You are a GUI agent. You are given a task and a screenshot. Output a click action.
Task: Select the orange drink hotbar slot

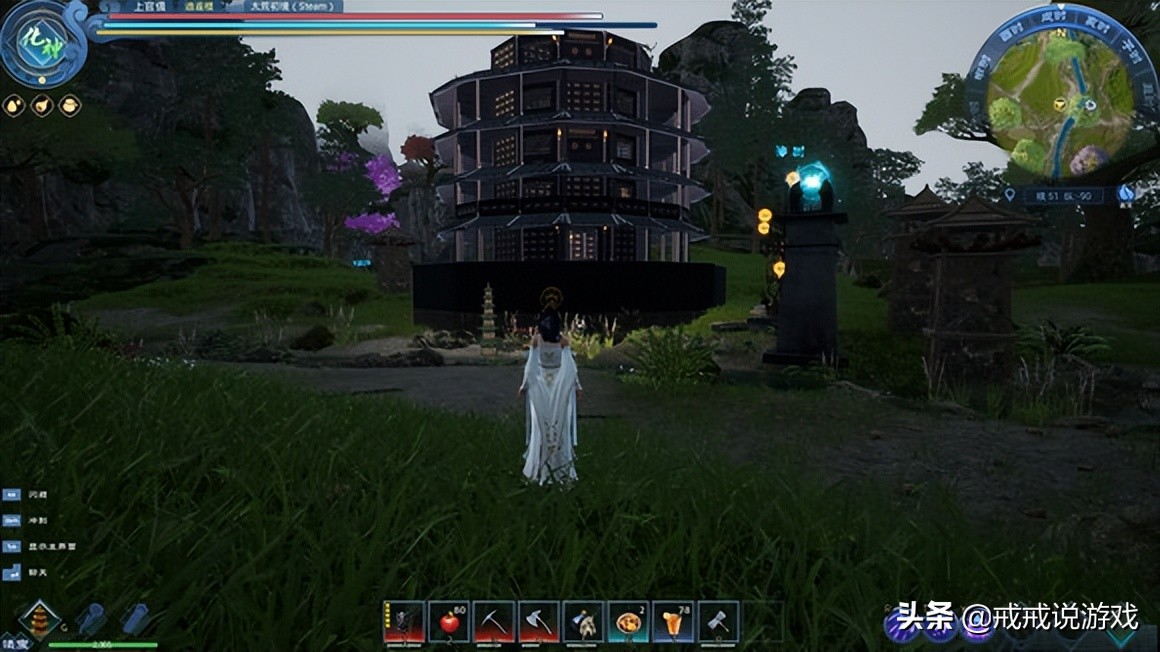[x=673, y=621]
